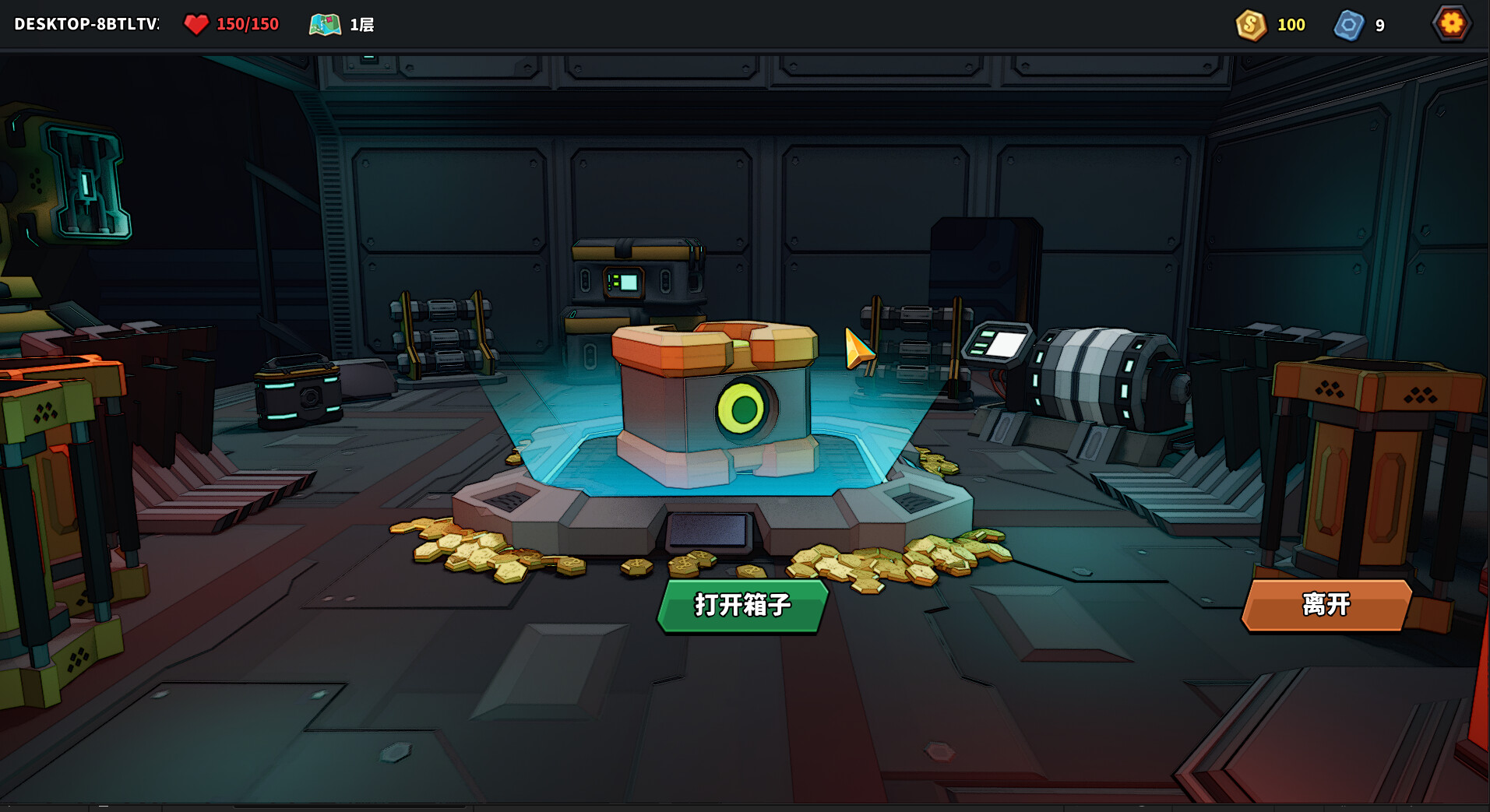Click the red heart health icon

(197, 24)
